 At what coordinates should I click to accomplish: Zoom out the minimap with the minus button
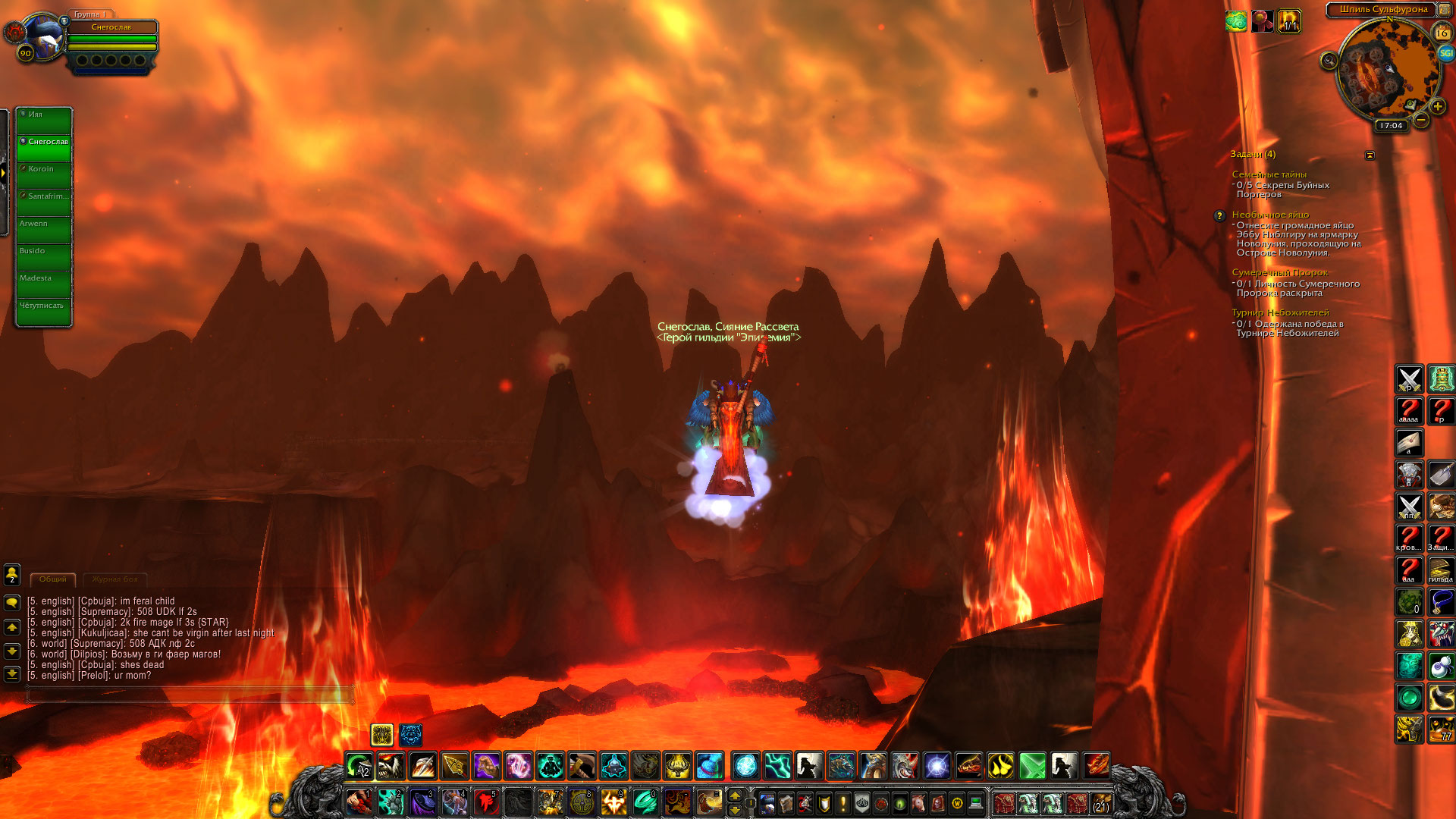tap(1421, 120)
